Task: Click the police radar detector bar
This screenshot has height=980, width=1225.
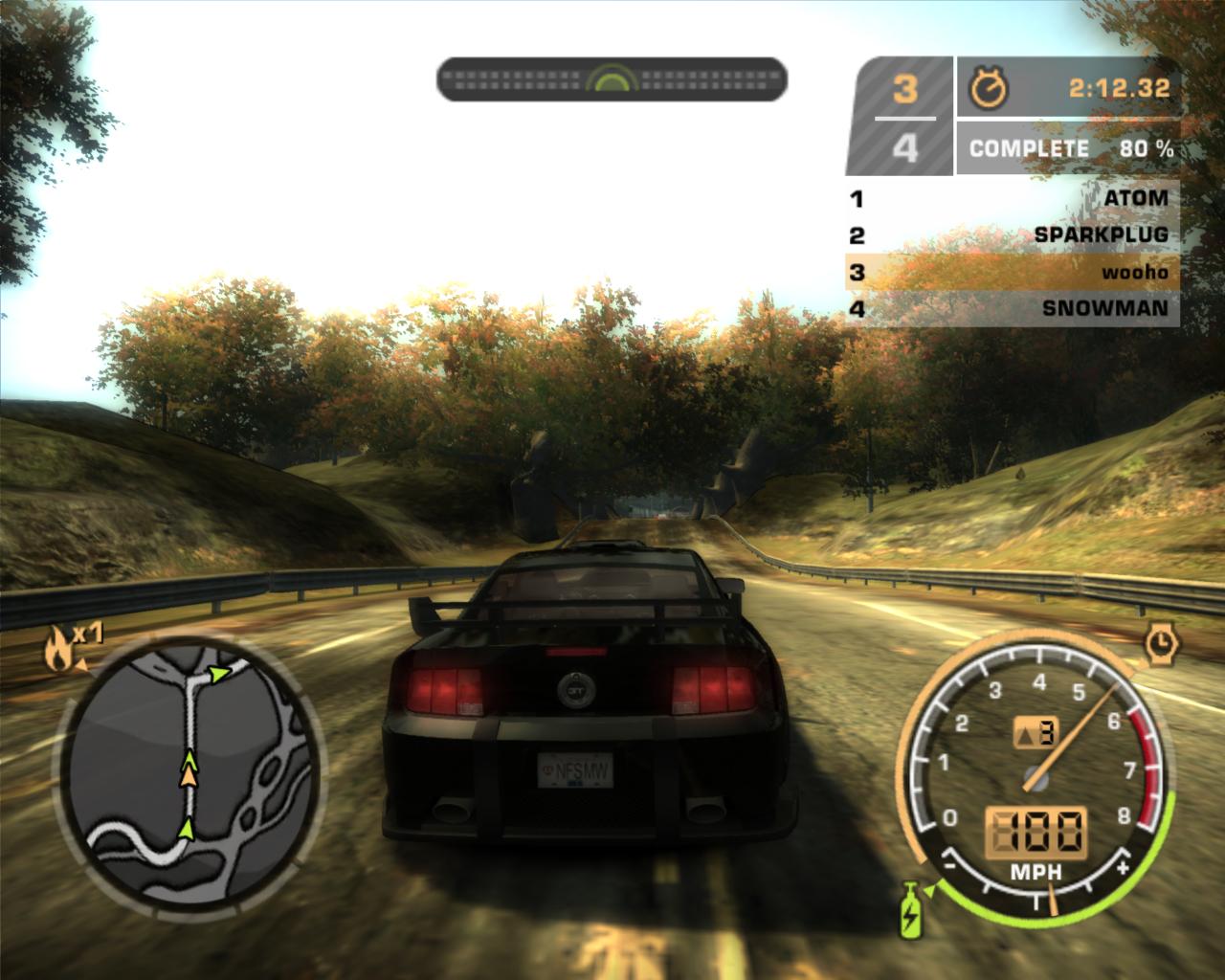Action: 612,79
